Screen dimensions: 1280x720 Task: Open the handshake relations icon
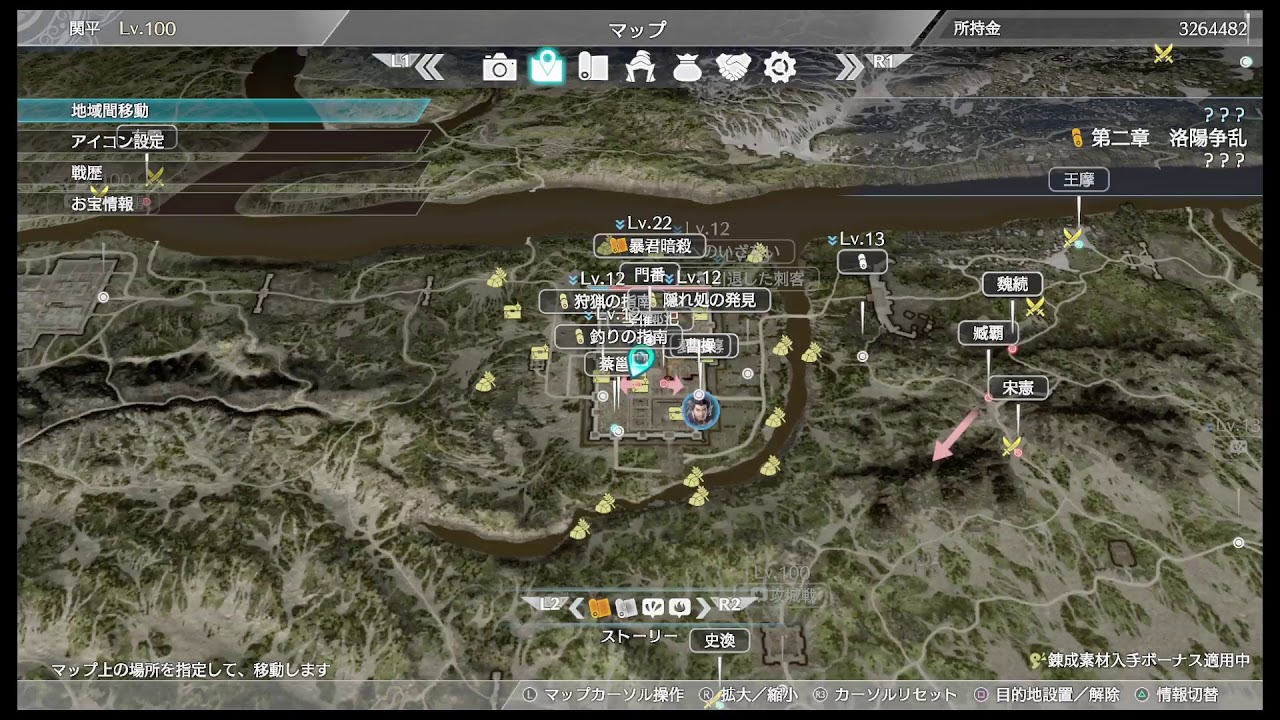click(734, 68)
